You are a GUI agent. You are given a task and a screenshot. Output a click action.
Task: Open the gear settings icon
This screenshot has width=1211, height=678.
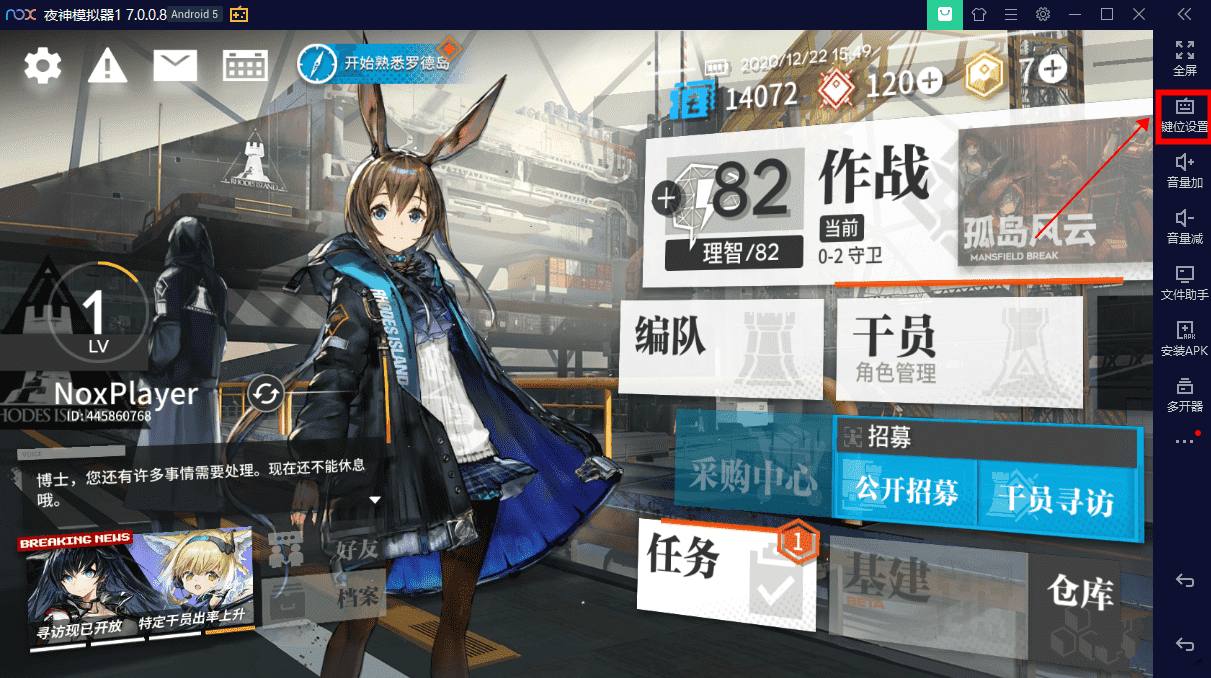[x=43, y=66]
